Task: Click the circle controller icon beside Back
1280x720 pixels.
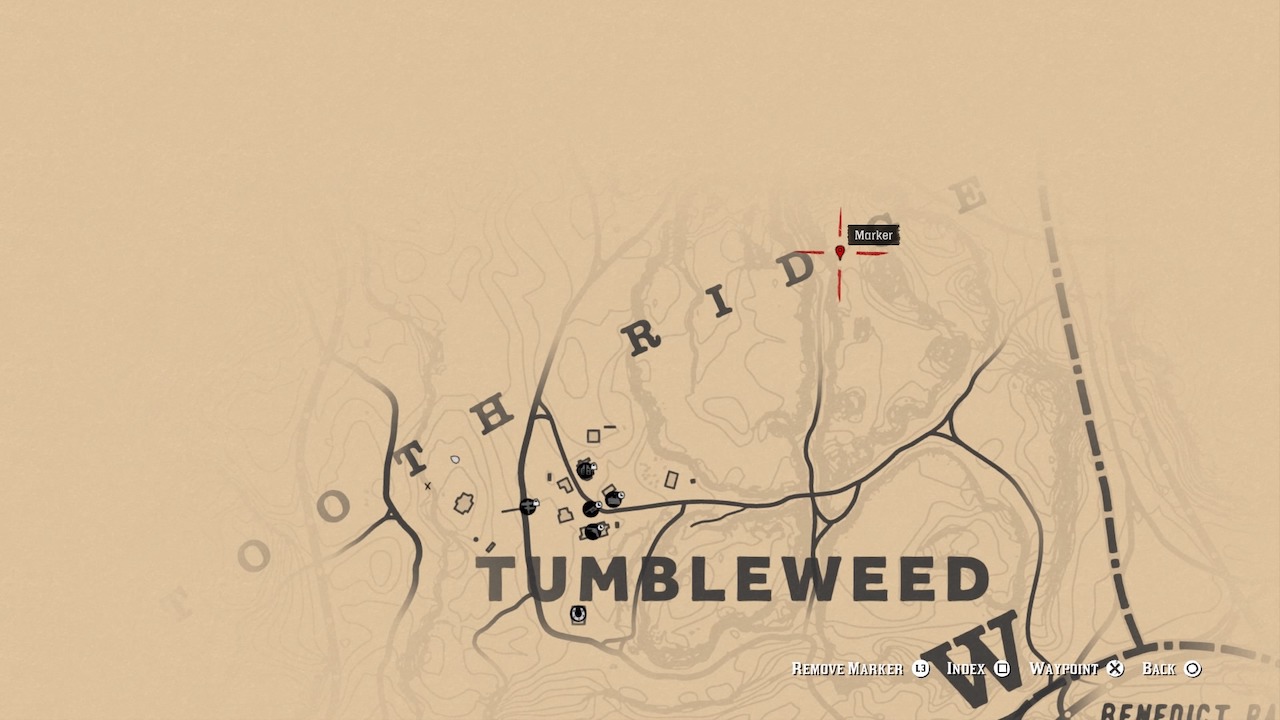Action: point(1194,668)
